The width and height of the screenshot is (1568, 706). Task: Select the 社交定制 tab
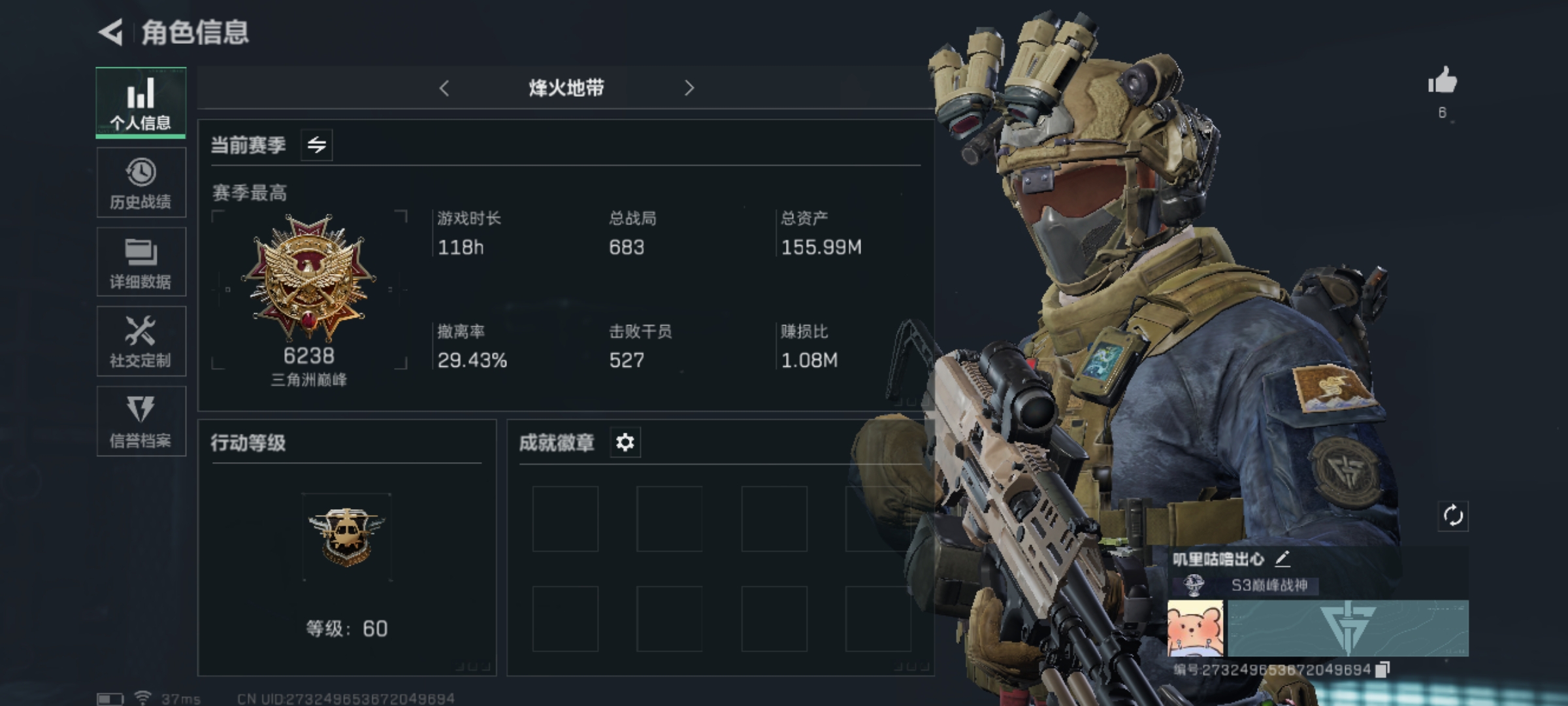[141, 342]
